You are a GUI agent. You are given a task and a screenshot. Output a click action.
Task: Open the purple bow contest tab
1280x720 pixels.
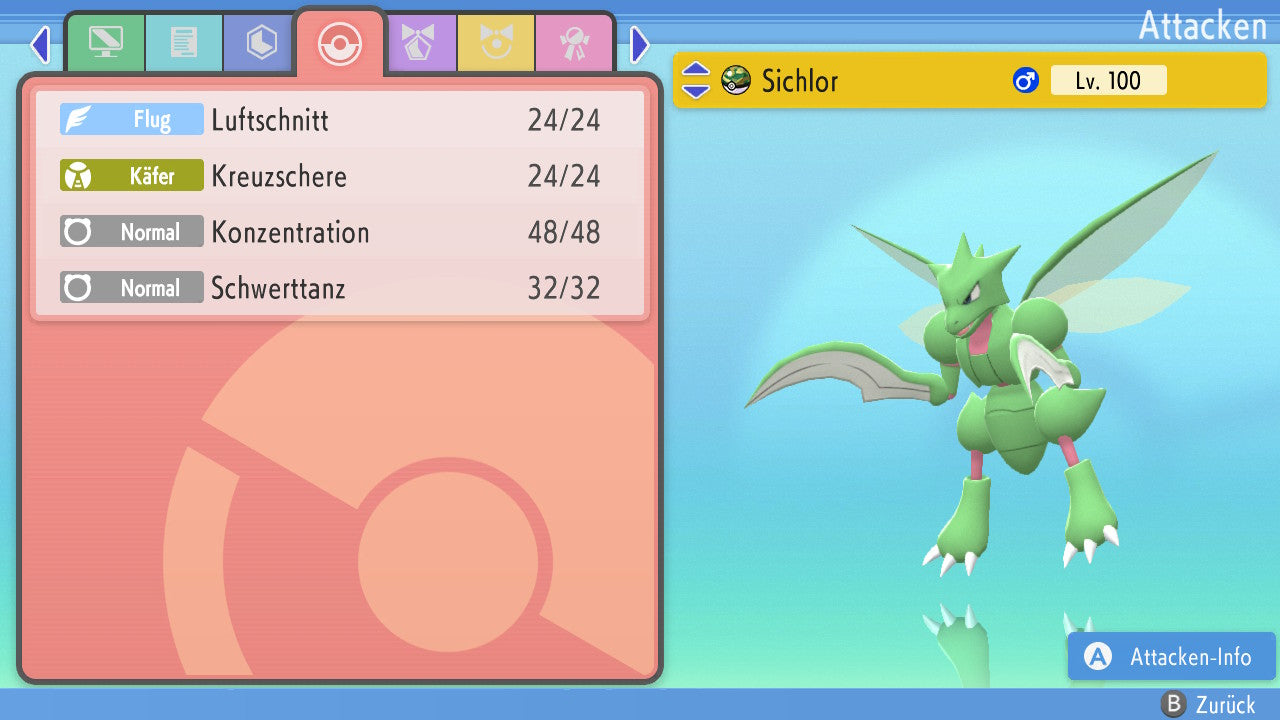(420, 43)
